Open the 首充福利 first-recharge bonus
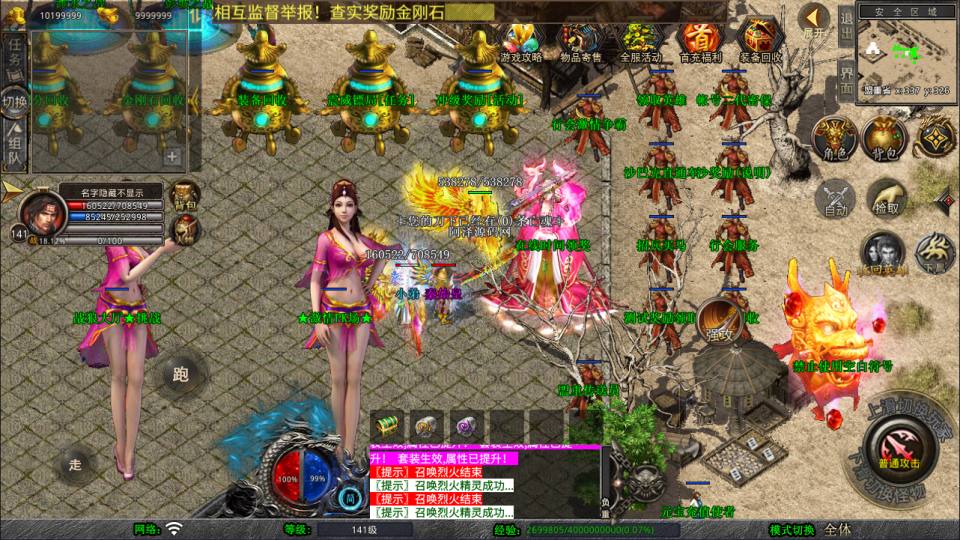Image resolution: width=960 pixels, height=540 pixels. (700, 42)
